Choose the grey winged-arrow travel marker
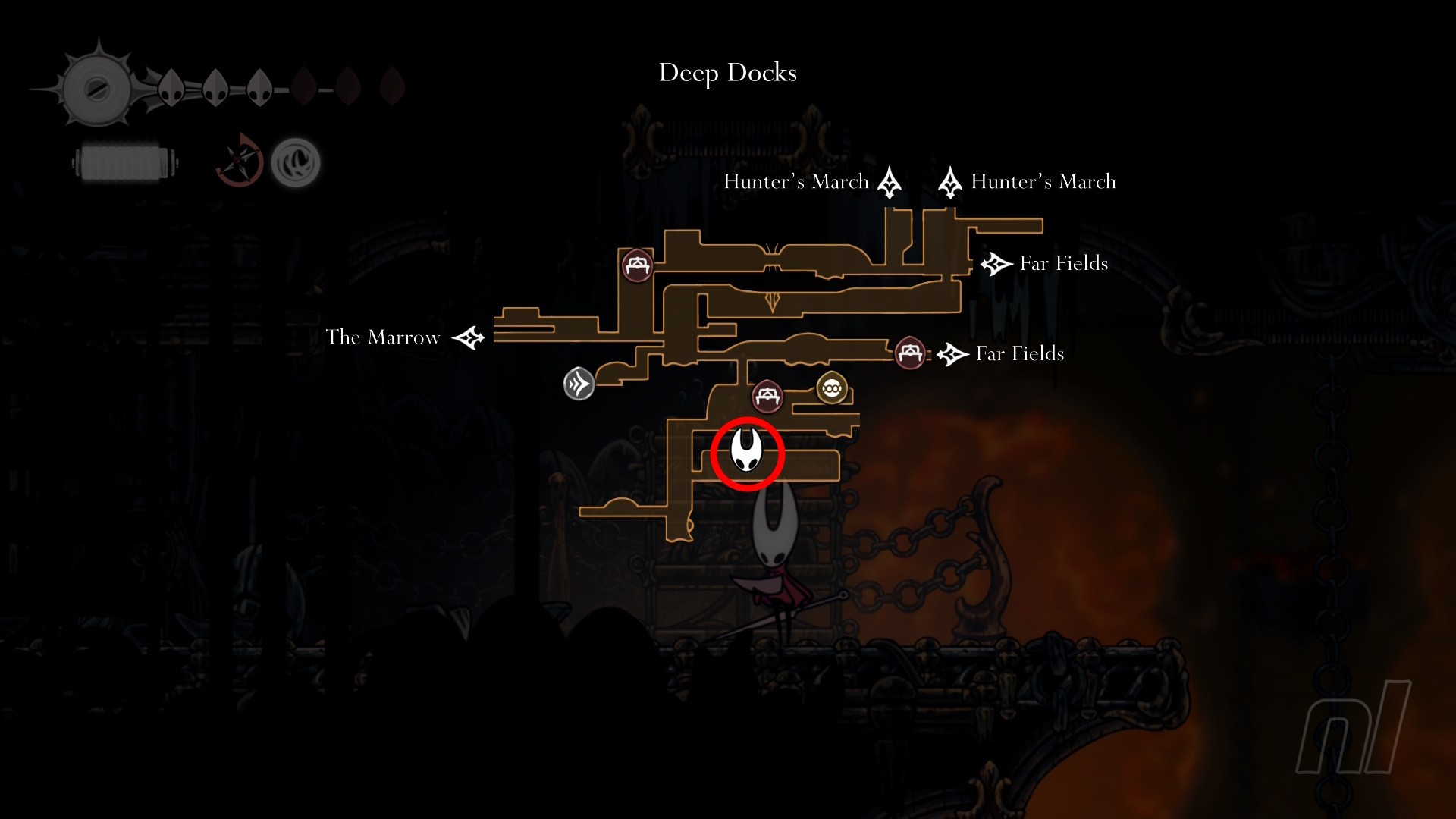 pyautogui.click(x=579, y=384)
